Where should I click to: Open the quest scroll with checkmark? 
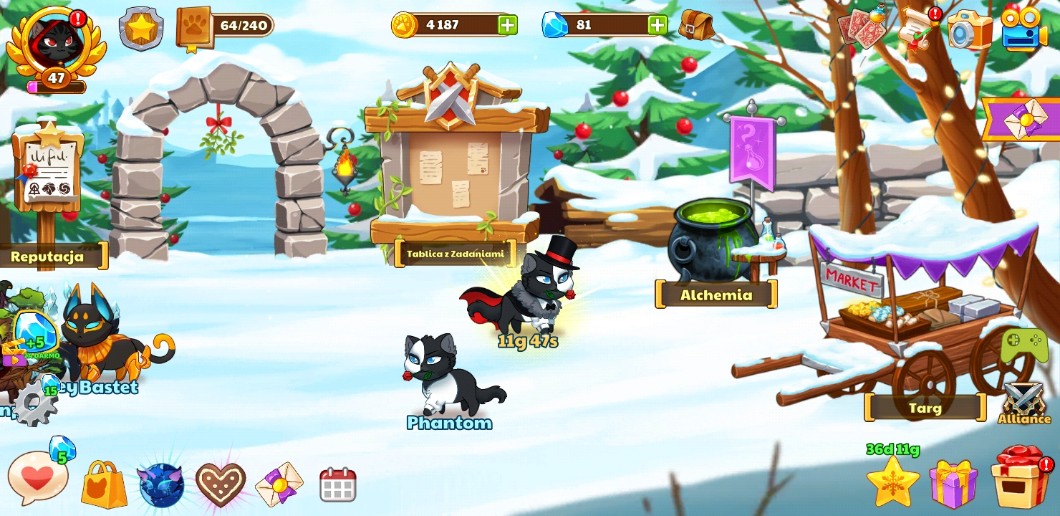918,27
